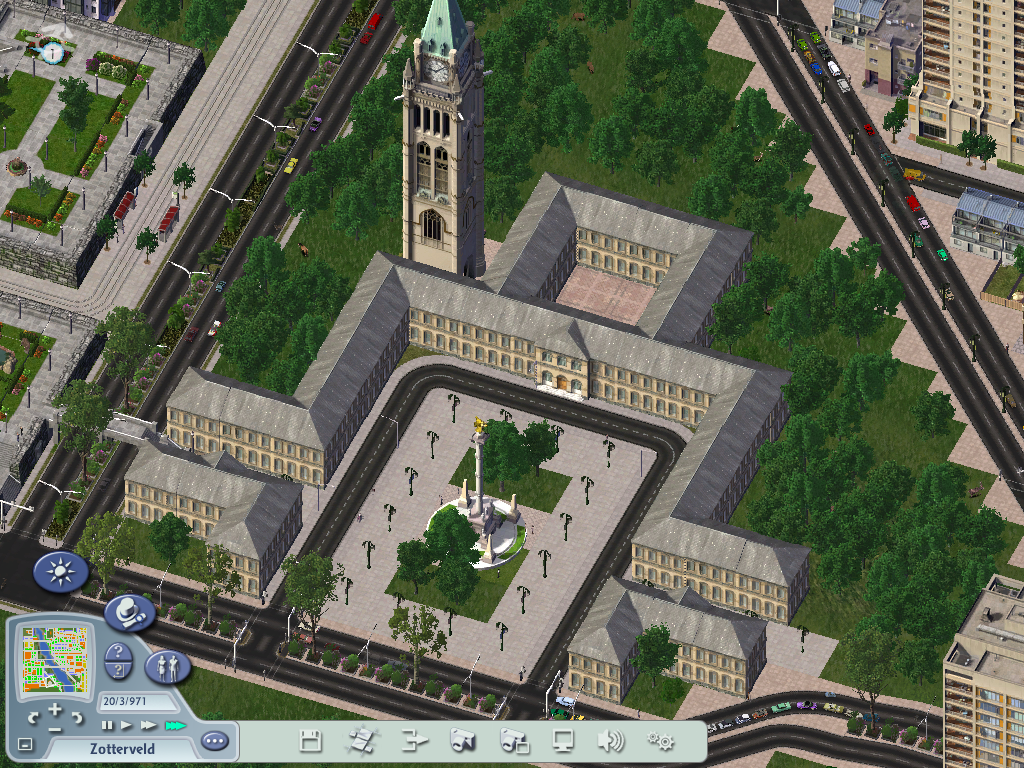Open game settings via the gears icon
Screen dimensions: 1024x768
tap(660, 741)
